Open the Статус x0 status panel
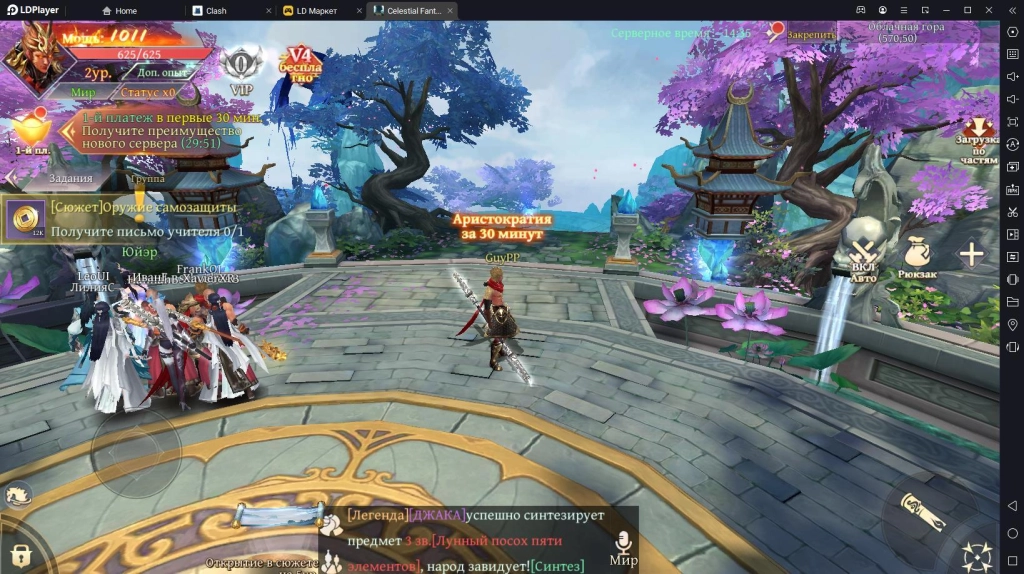This screenshot has height=574, width=1024. tap(148, 92)
